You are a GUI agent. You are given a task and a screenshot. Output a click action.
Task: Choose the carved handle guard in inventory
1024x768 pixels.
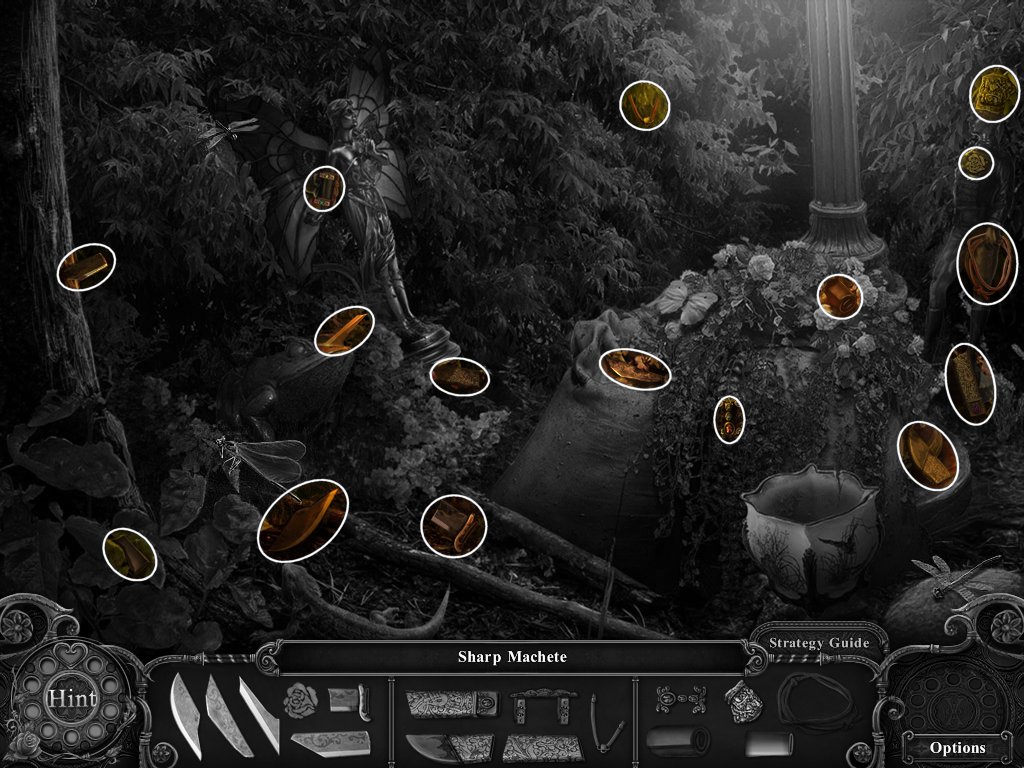[531, 707]
